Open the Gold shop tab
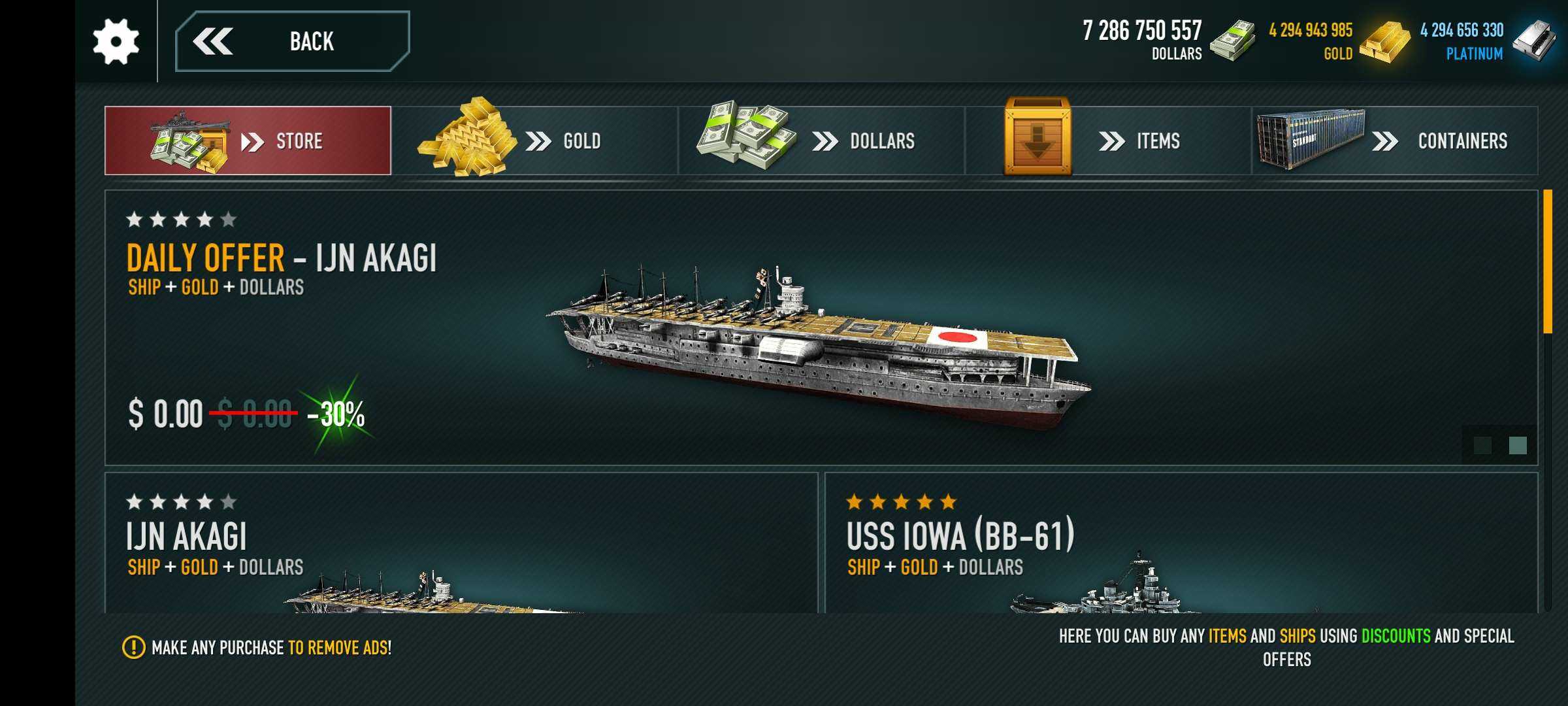 pyautogui.click(x=534, y=141)
